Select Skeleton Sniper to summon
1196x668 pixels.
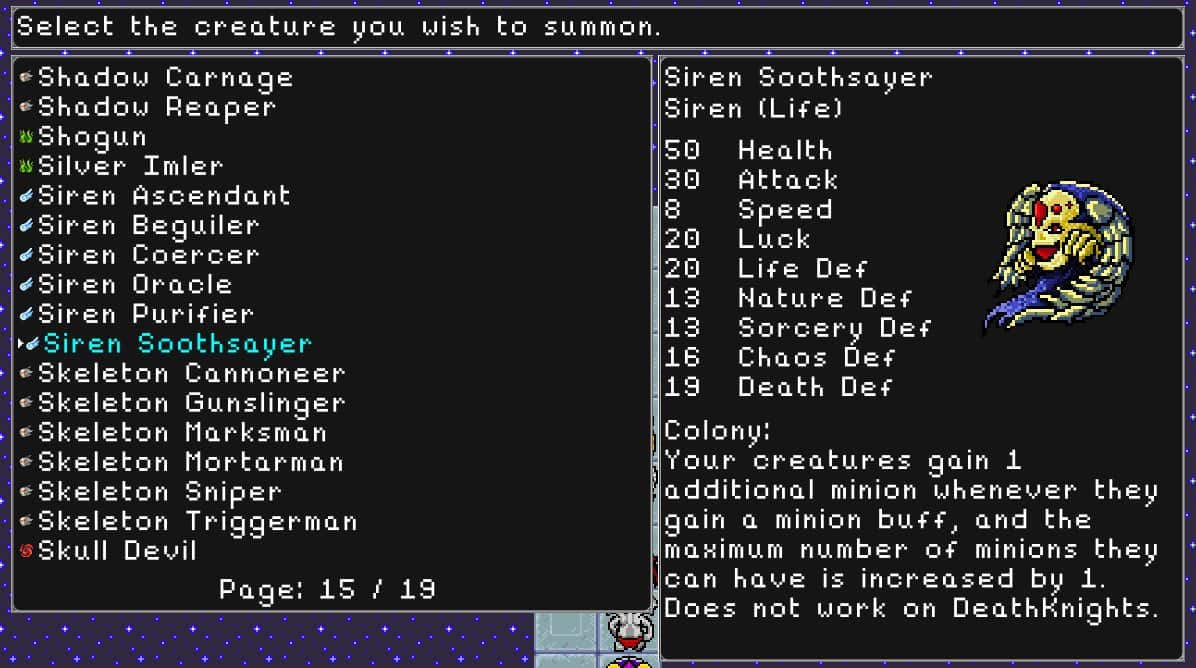click(160, 492)
